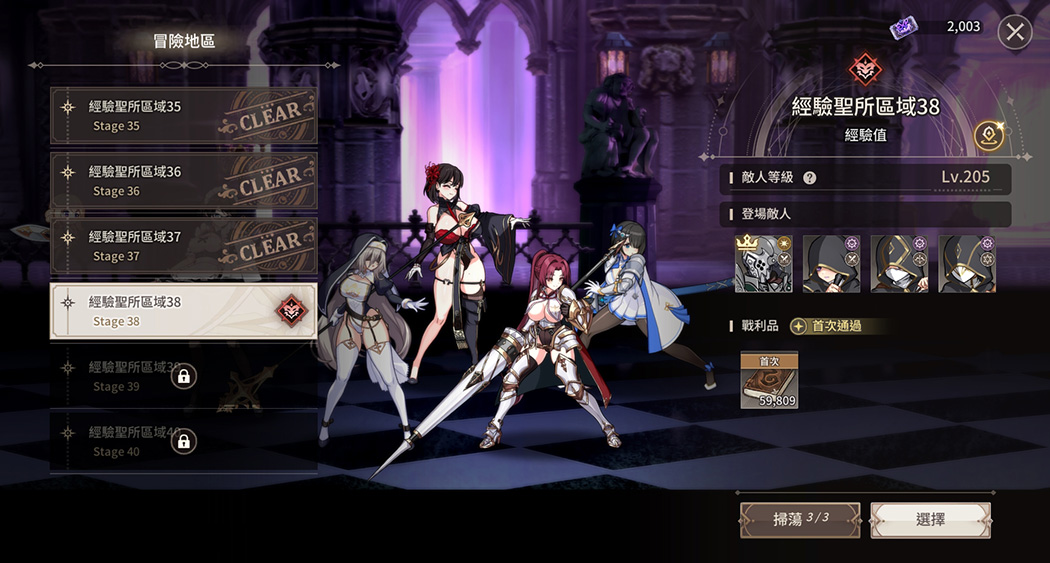1050x563 pixels.
Task: Click the locked Stage 39 entry
Action: (x=183, y=376)
